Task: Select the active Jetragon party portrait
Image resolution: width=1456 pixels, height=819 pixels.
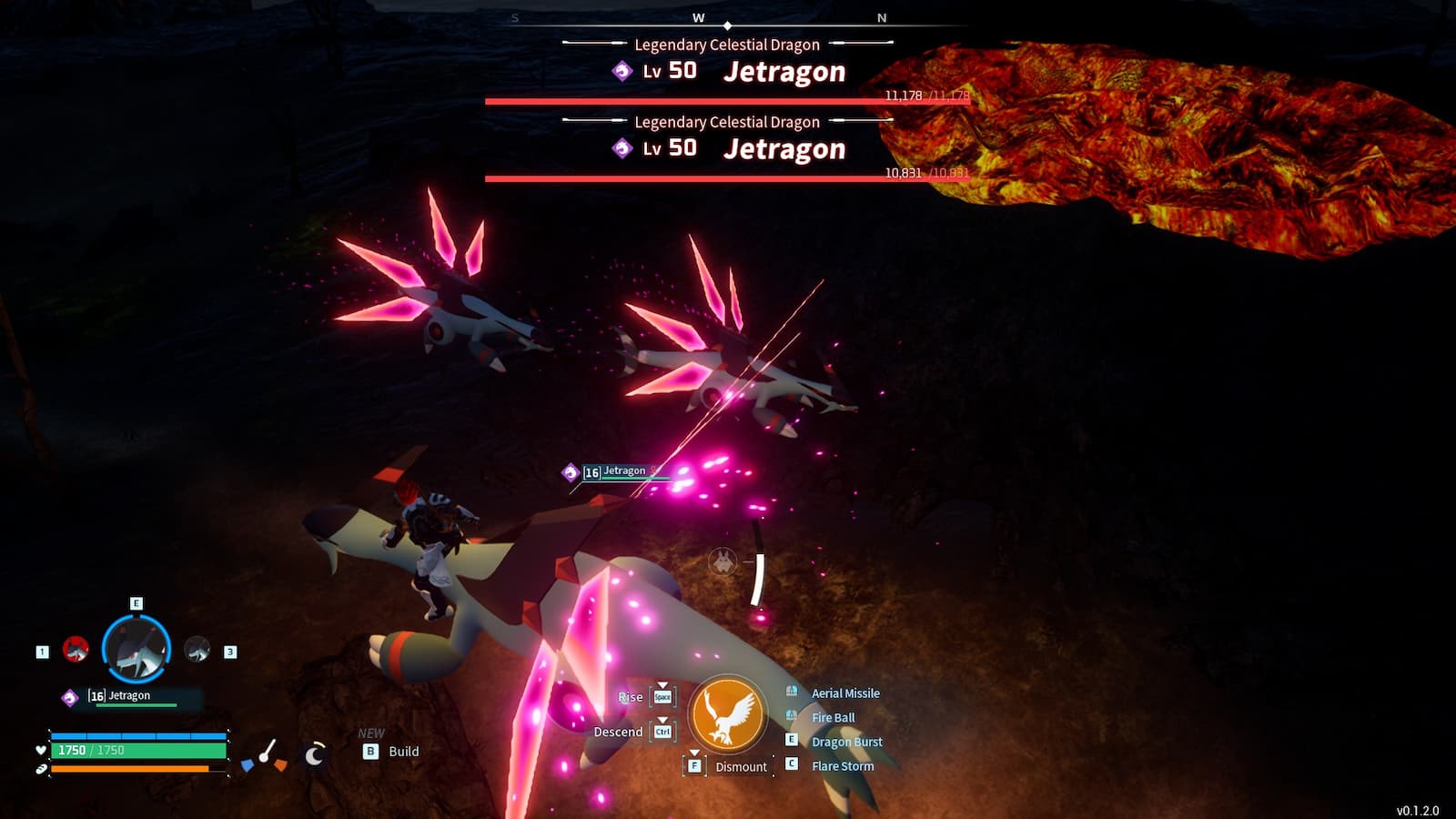Action: (136, 650)
